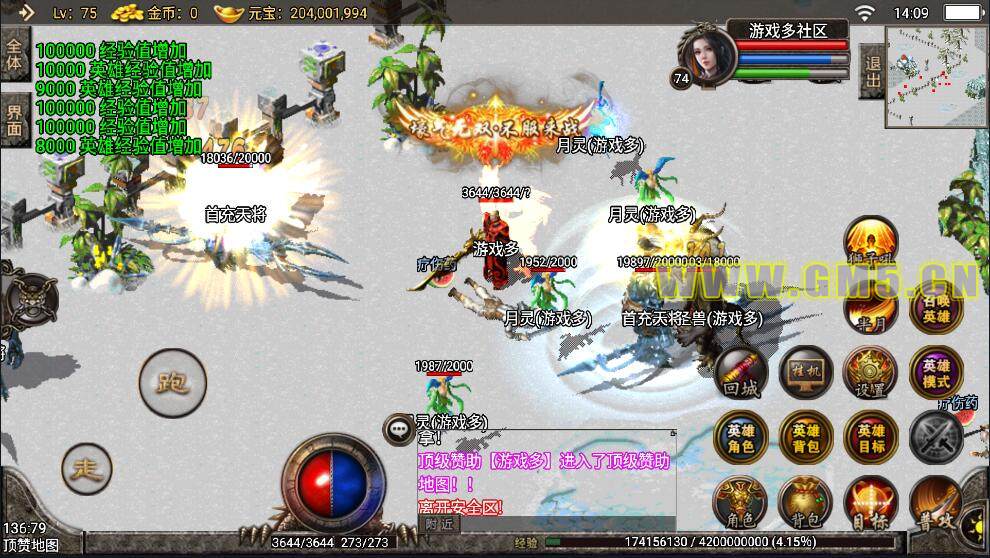Use the 回城 return-to-town scroll
The image size is (990, 558).
click(x=741, y=375)
